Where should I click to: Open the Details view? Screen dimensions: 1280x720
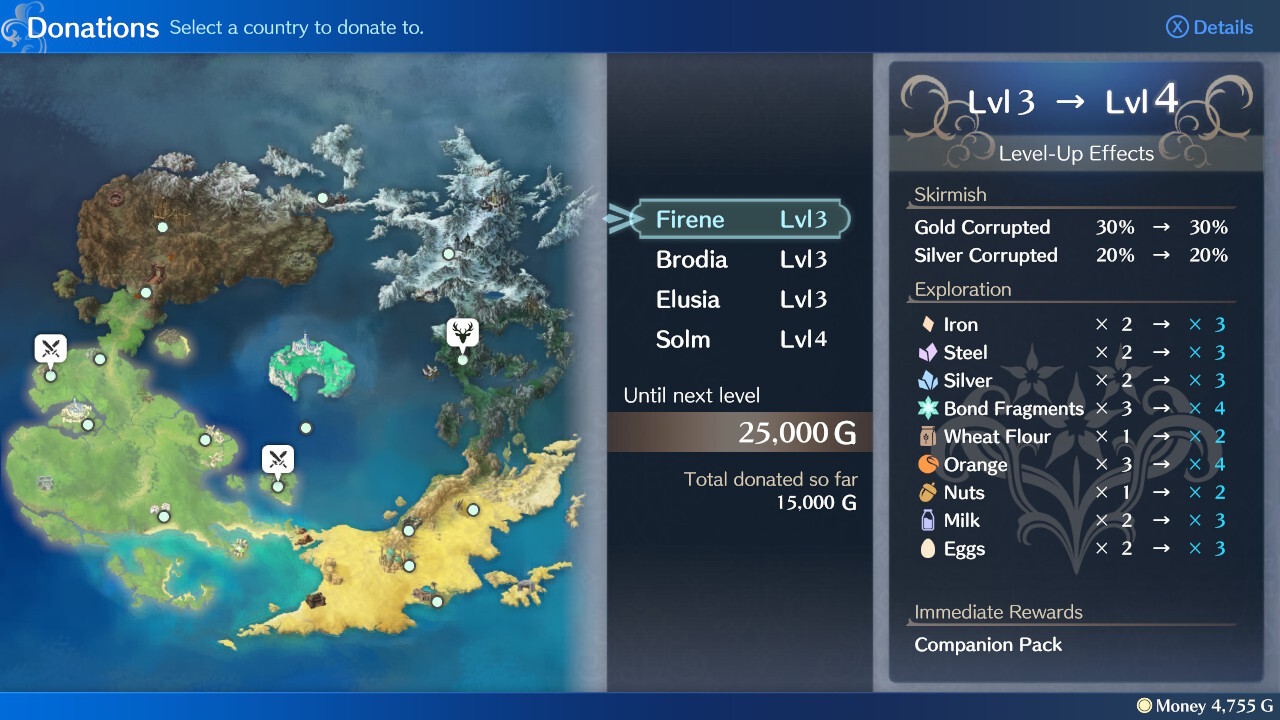click(x=1210, y=27)
